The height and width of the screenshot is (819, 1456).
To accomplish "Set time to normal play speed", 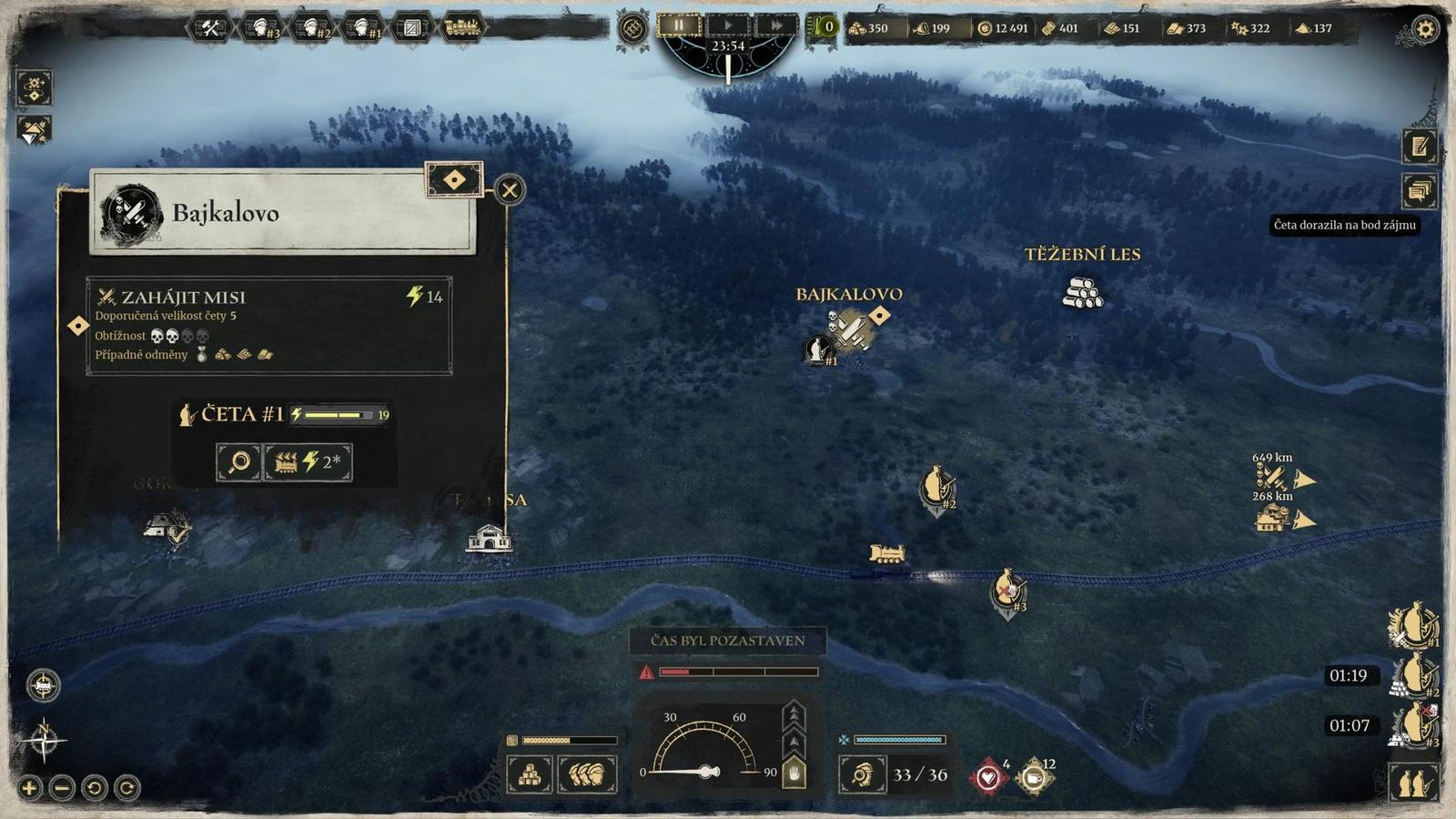I will pos(728,25).
